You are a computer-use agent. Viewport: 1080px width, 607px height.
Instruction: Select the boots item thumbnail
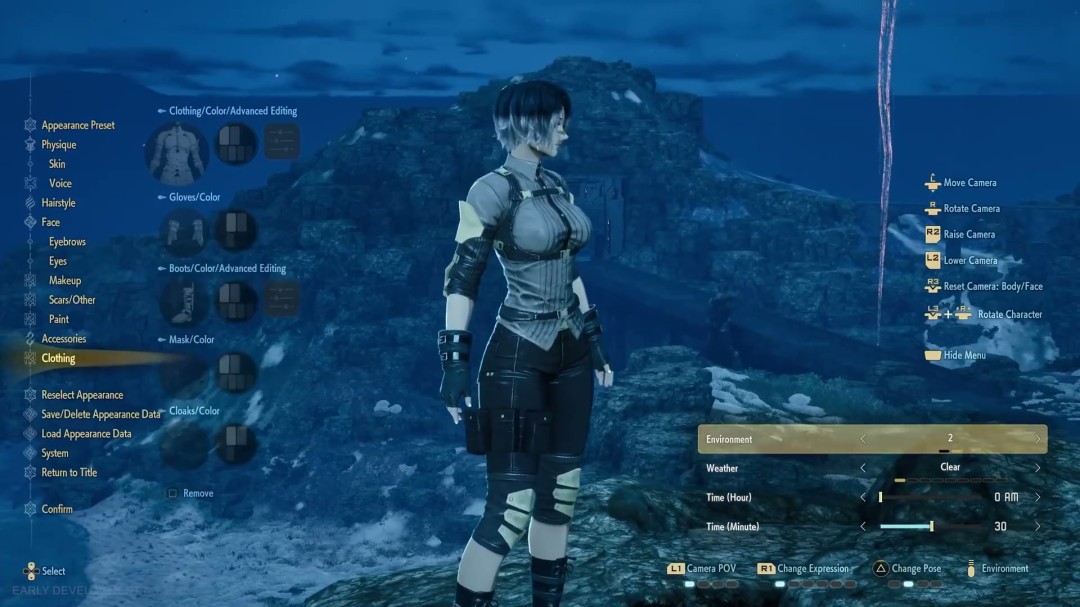(x=185, y=301)
